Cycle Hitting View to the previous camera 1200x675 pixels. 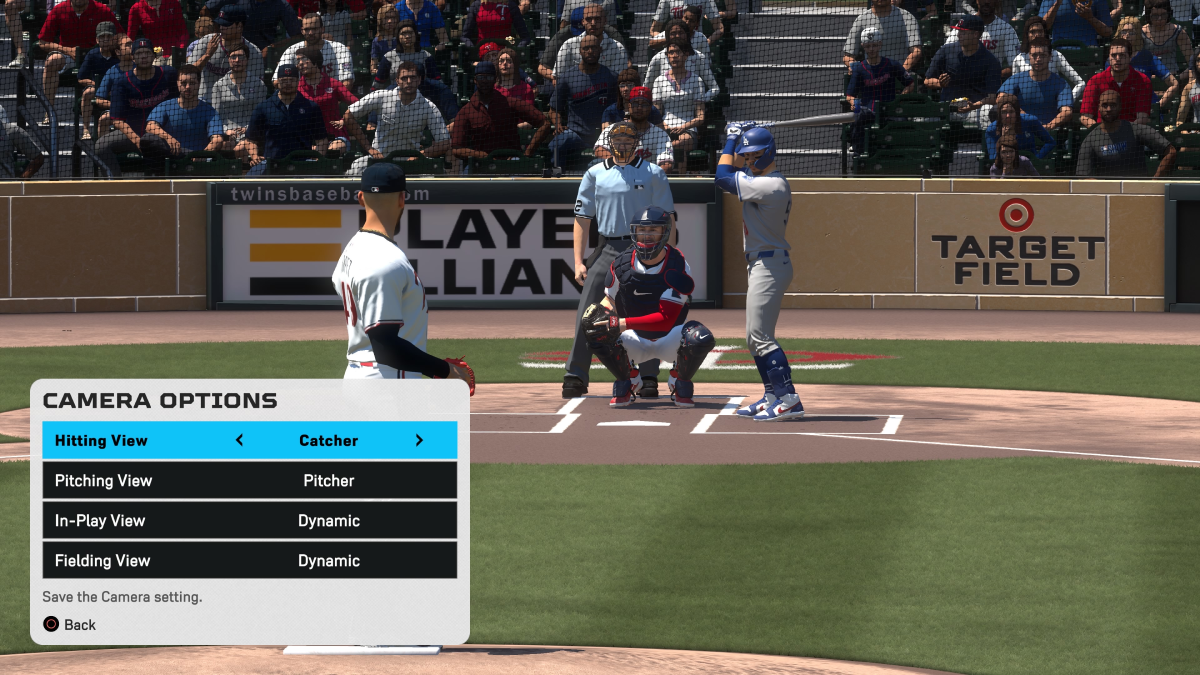pyautogui.click(x=239, y=440)
